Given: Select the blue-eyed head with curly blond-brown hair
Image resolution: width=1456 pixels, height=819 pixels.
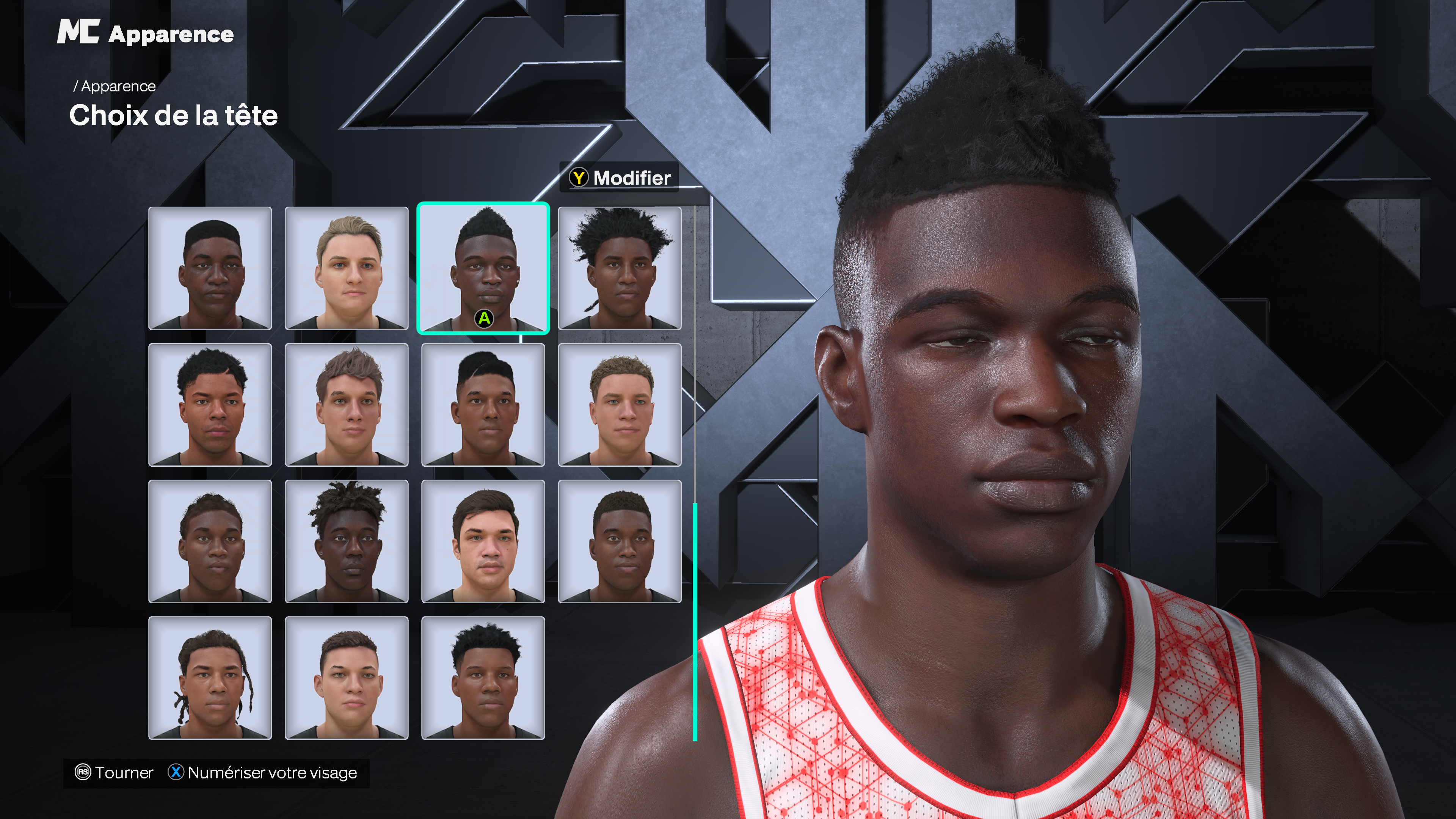Looking at the screenshot, I should click(620, 405).
